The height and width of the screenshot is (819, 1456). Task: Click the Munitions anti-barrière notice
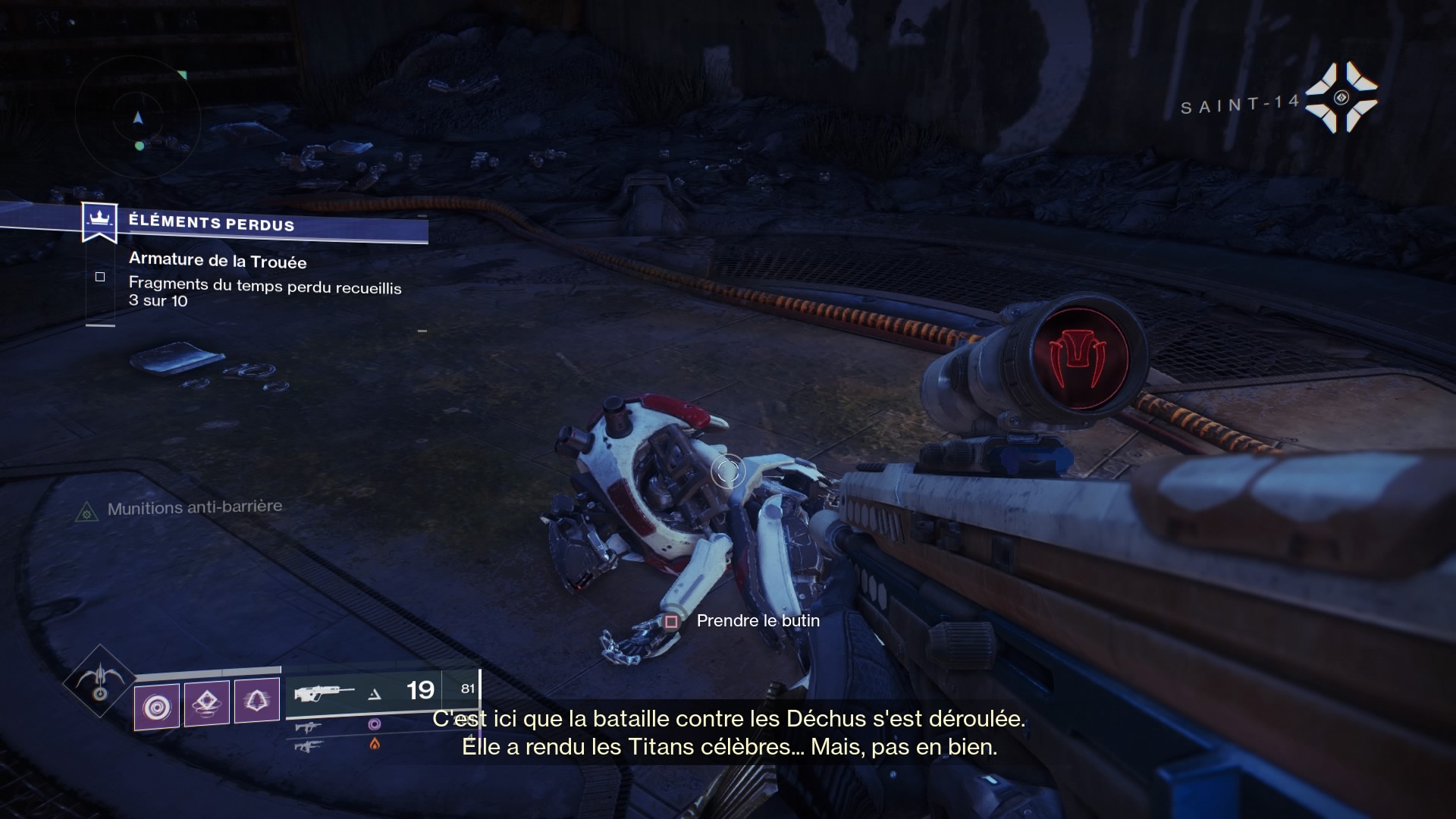pos(194,507)
